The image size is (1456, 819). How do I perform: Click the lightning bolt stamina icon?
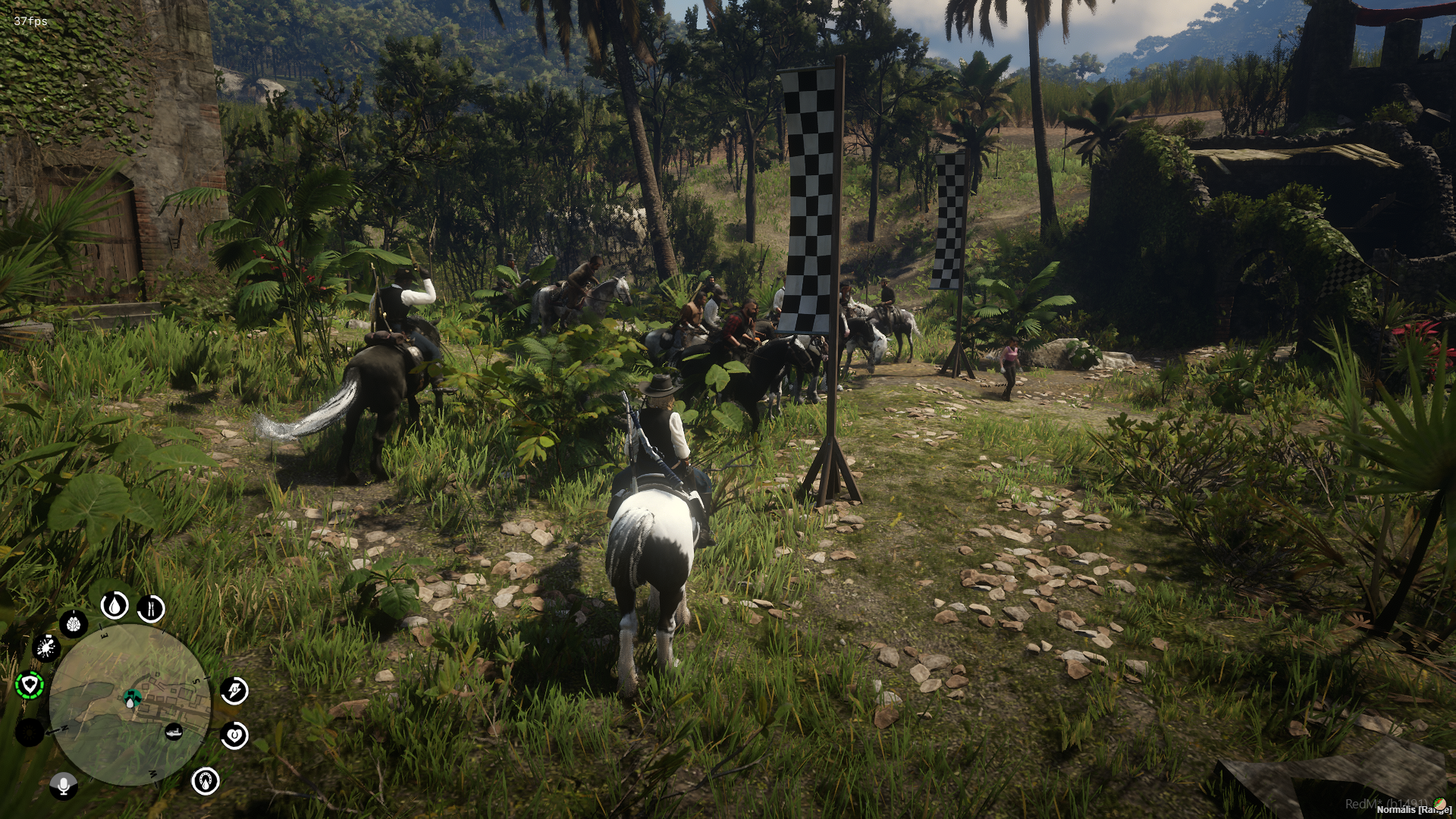click(x=234, y=691)
